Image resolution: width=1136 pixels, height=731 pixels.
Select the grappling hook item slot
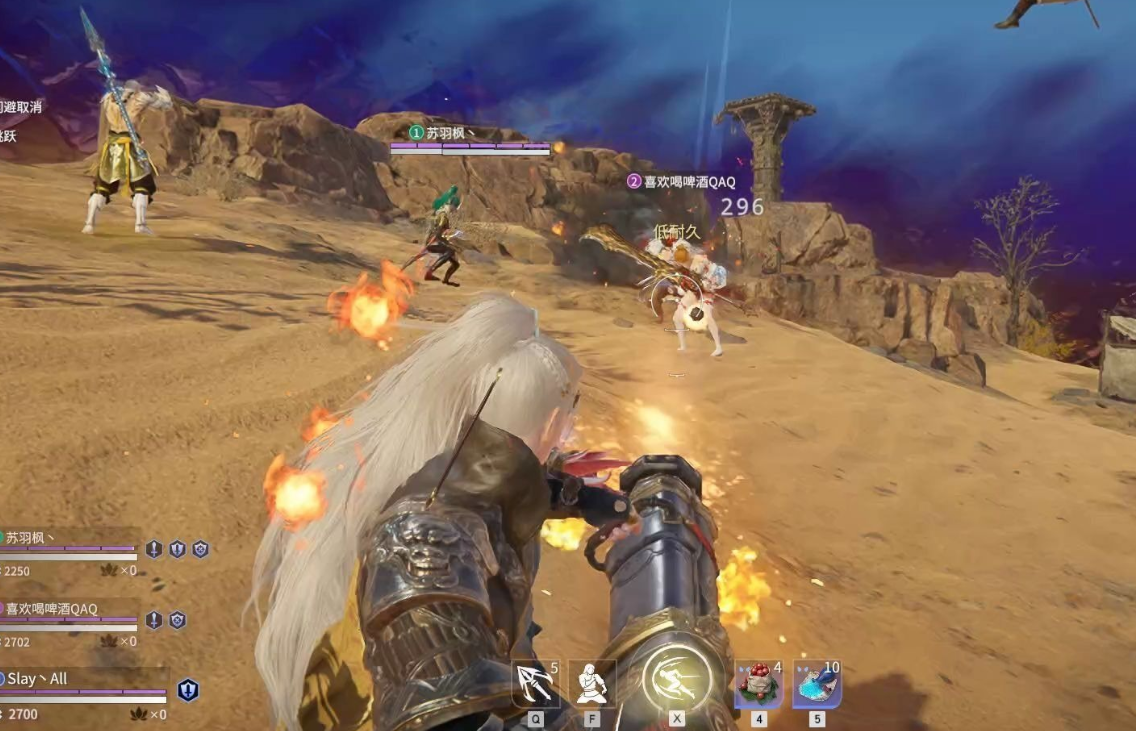535,684
